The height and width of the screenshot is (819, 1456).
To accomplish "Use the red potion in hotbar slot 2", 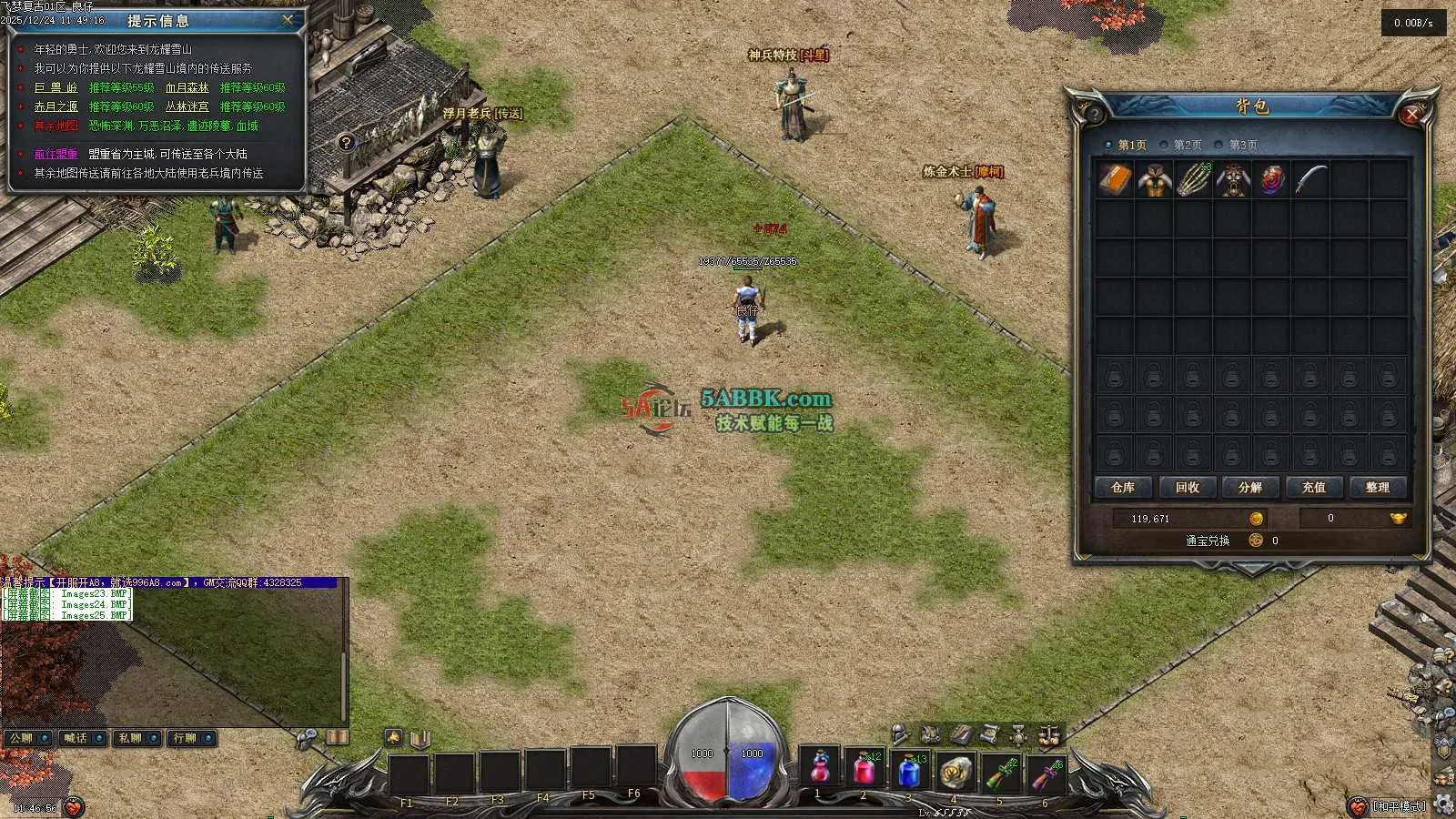I will tap(864, 770).
